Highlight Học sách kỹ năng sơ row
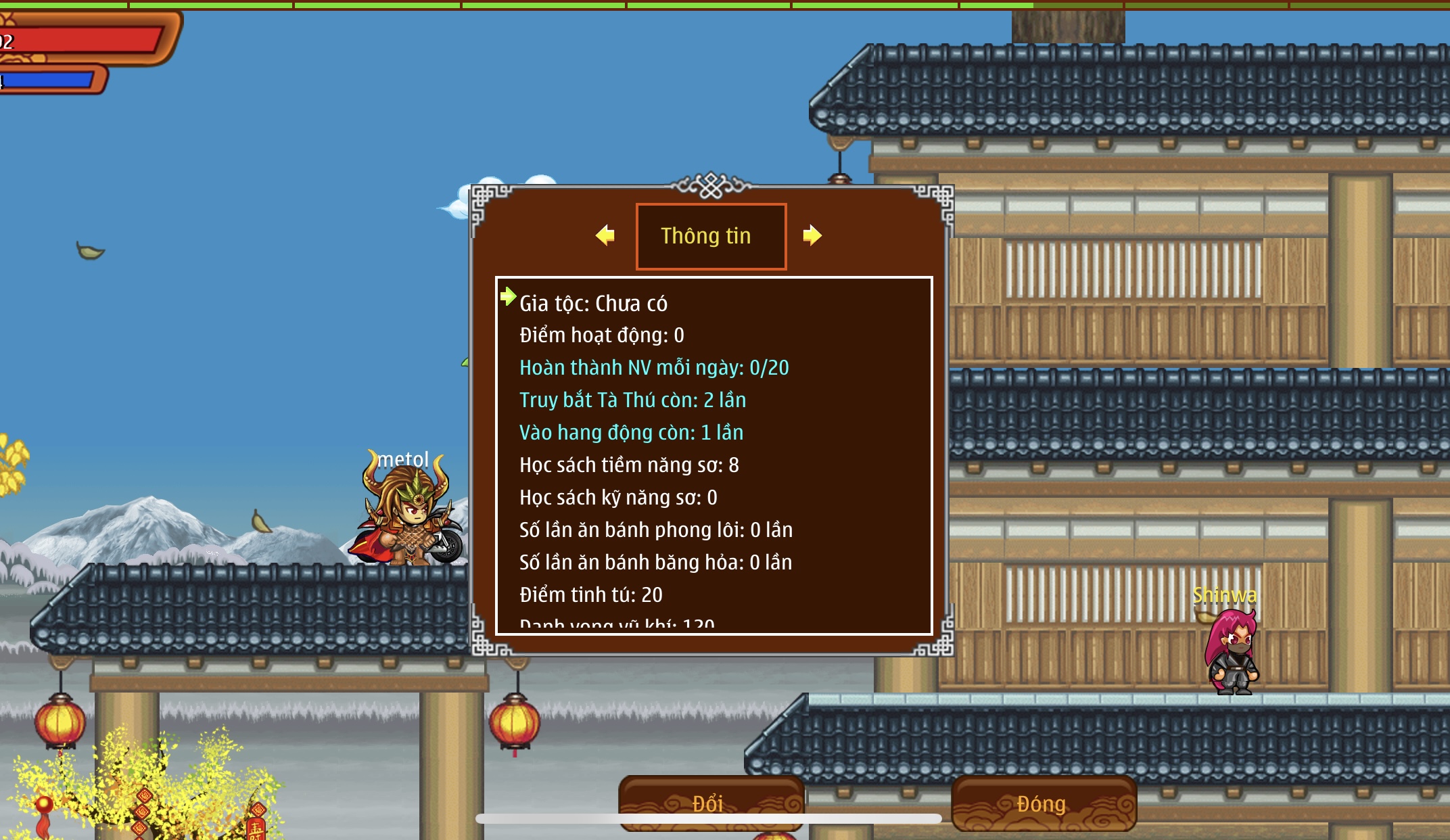The height and width of the screenshot is (840, 1450). [x=618, y=498]
